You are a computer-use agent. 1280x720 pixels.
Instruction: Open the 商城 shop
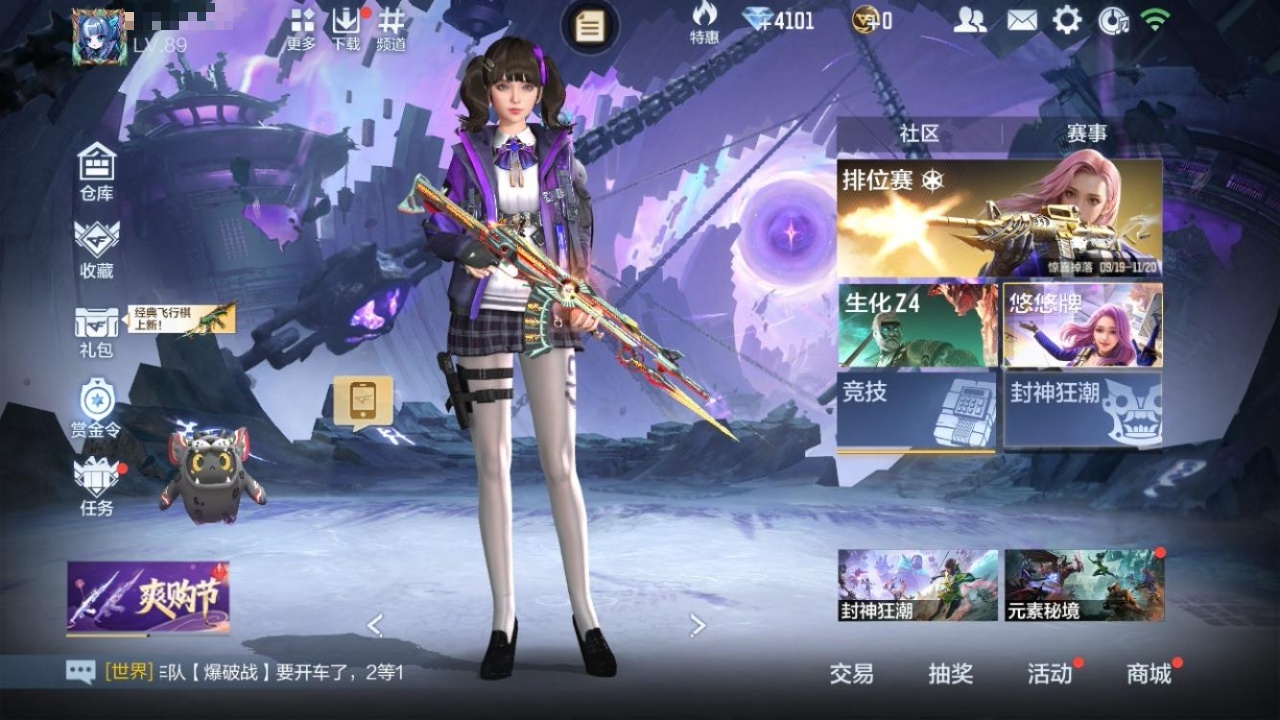tap(1149, 674)
